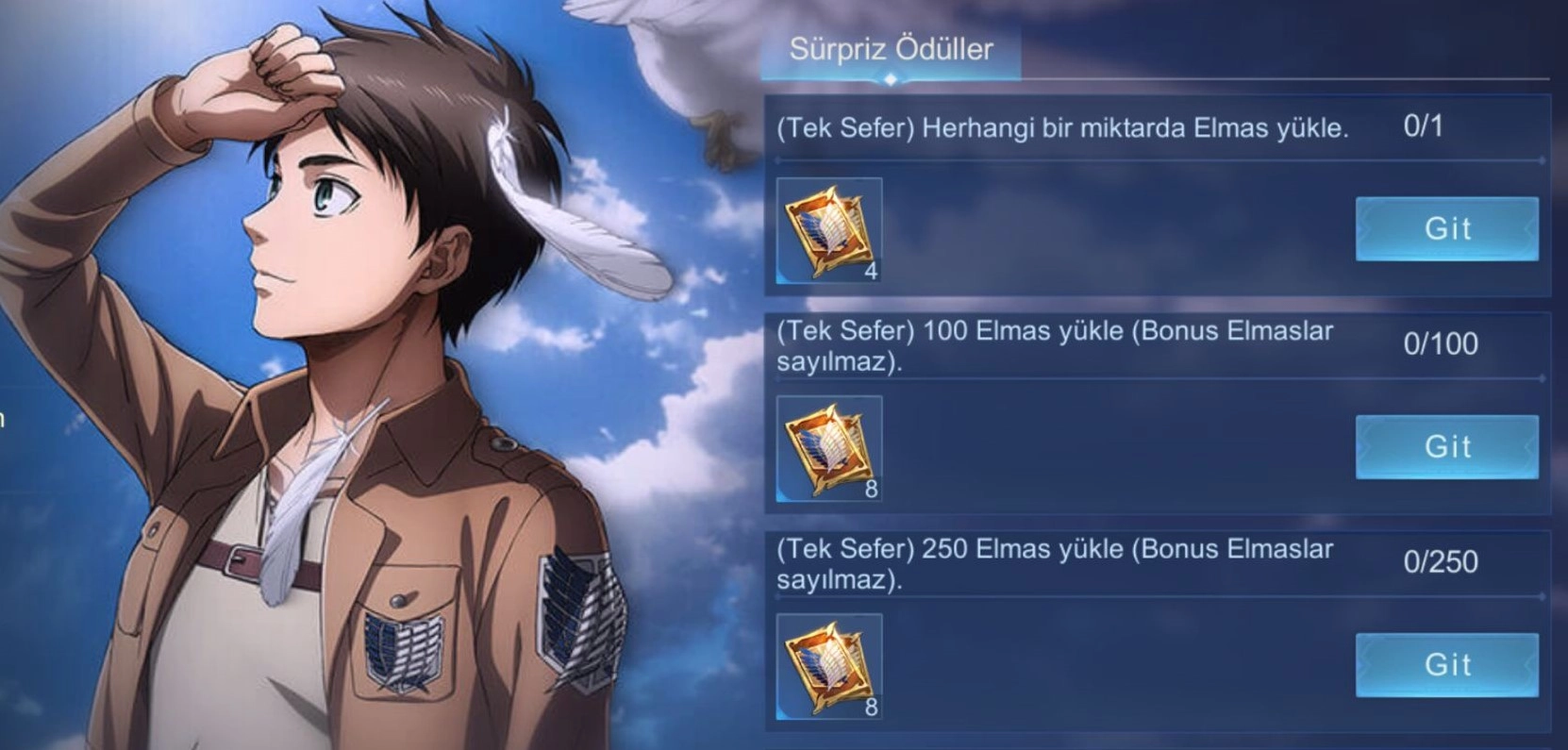Select the 100 Elmas task's emblem reward

(x=829, y=449)
